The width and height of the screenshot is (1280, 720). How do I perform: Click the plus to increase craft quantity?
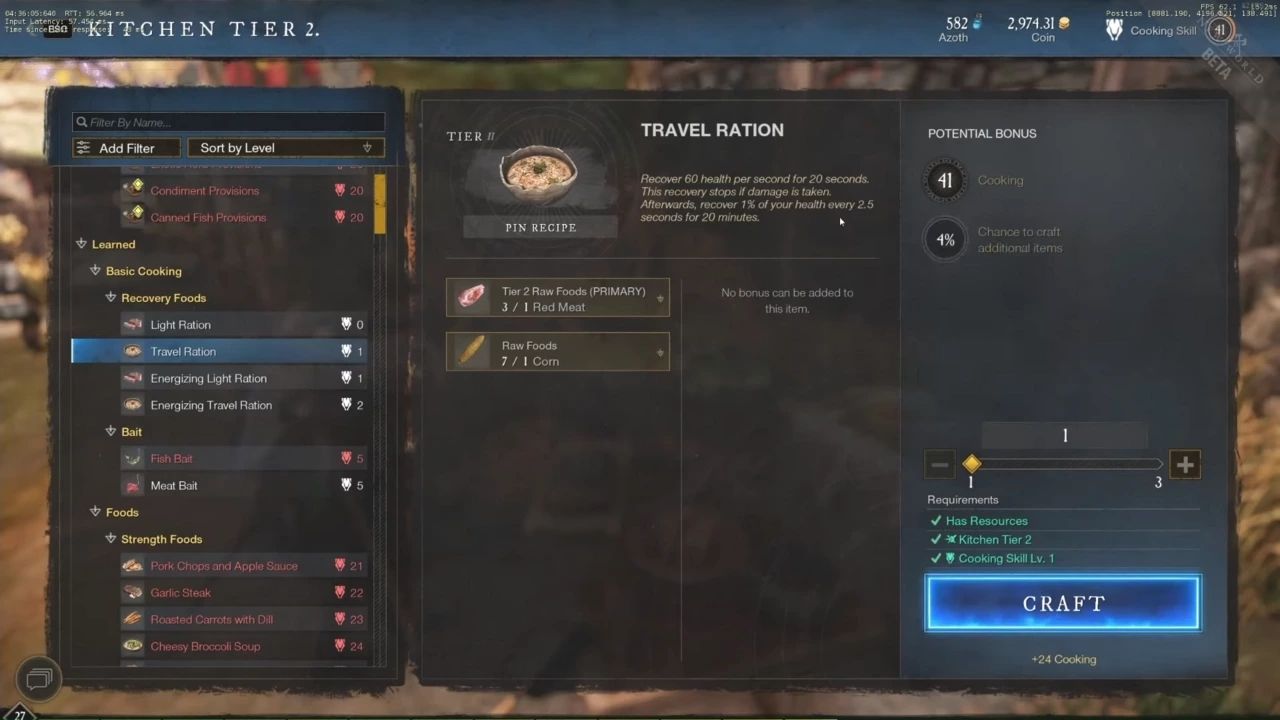pyautogui.click(x=1185, y=464)
